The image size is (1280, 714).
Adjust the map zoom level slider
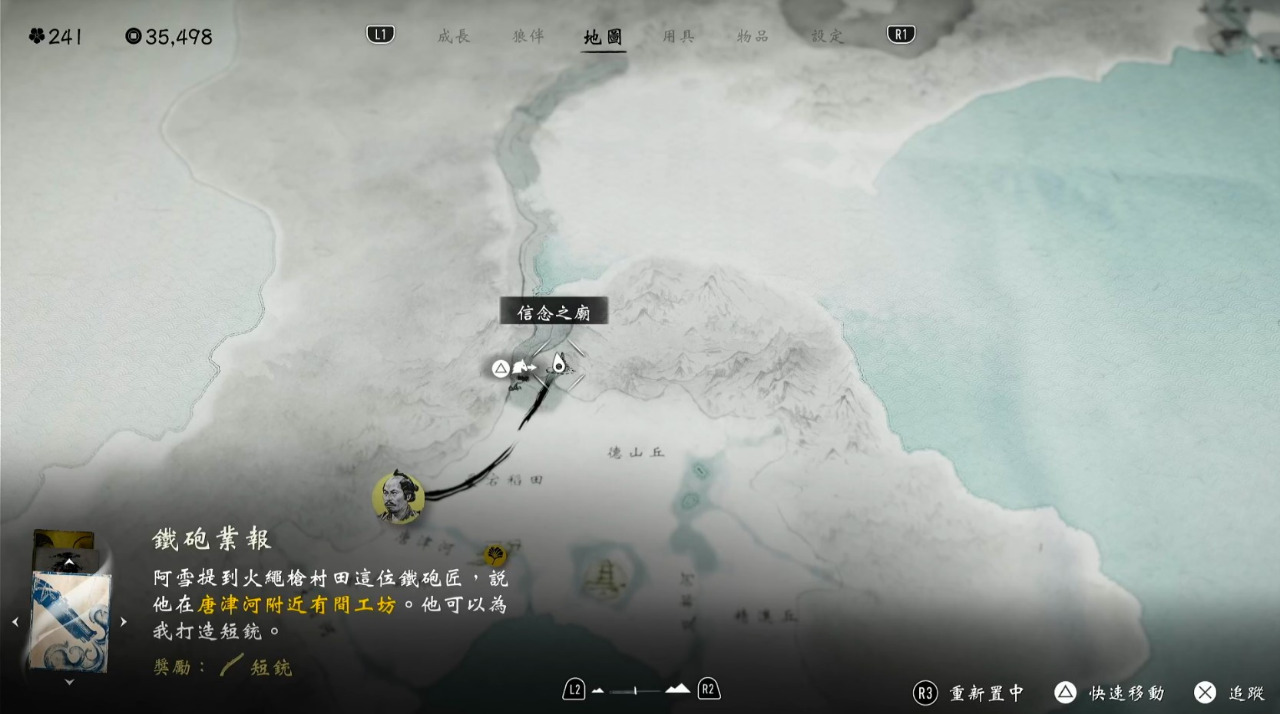click(x=640, y=690)
